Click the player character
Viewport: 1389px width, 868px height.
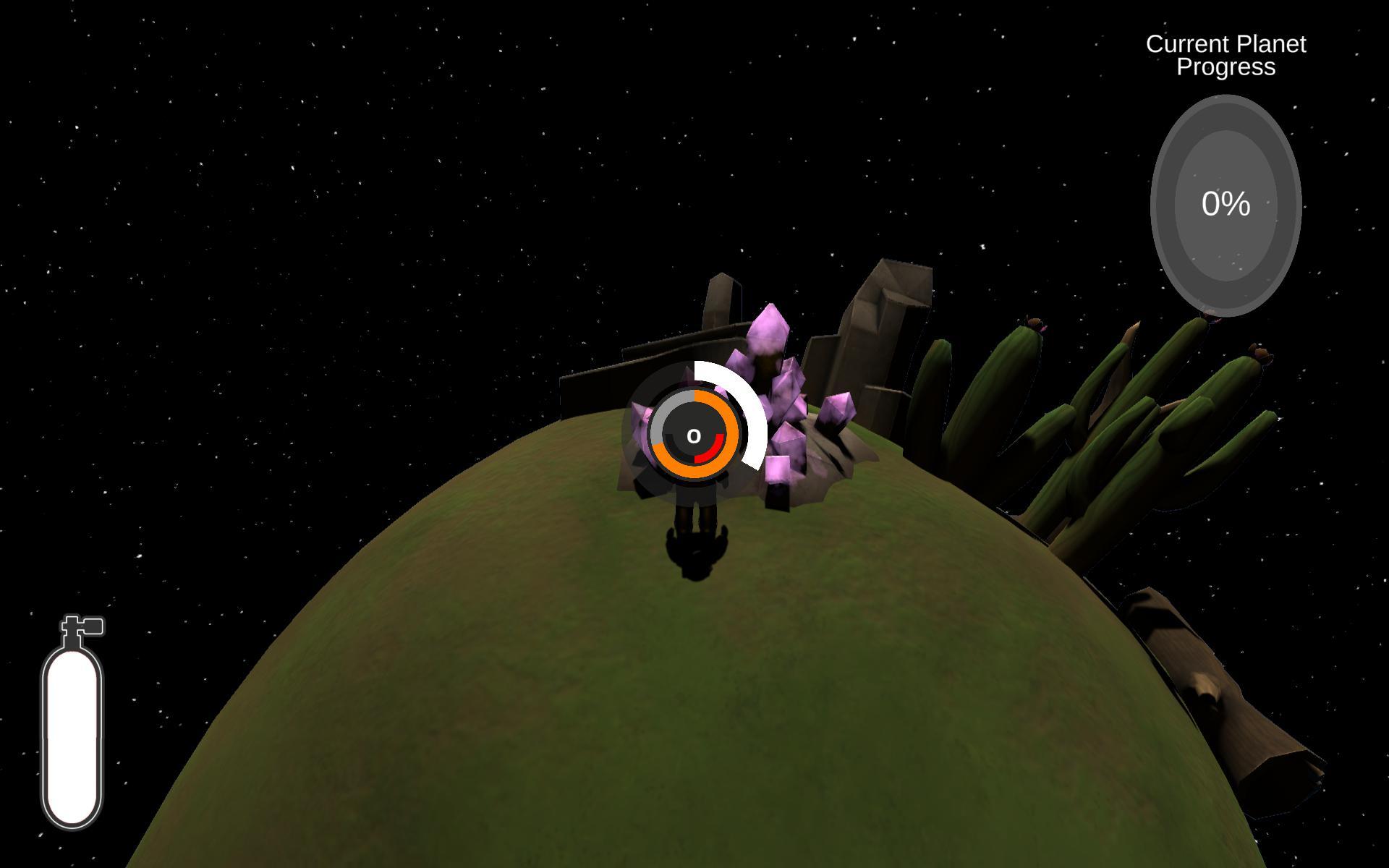tap(694, 506)
